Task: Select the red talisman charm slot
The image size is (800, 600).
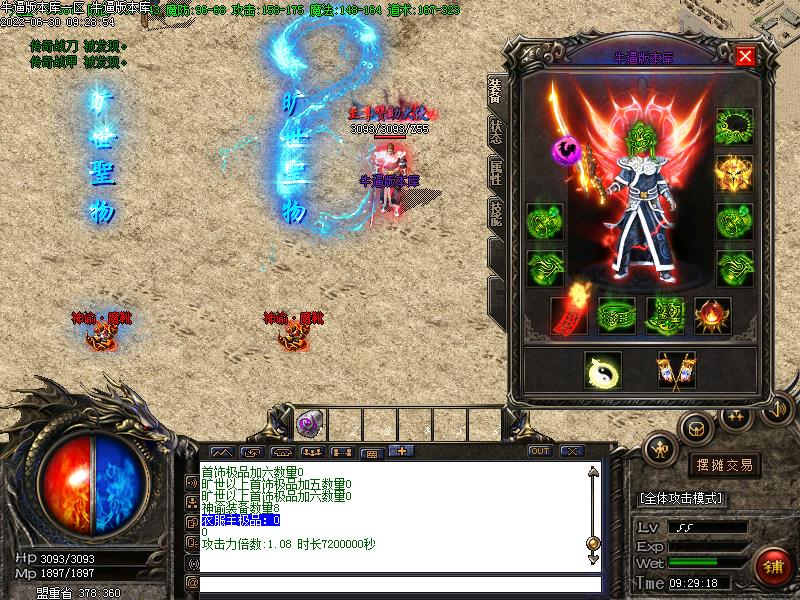Action: point(568,314)
